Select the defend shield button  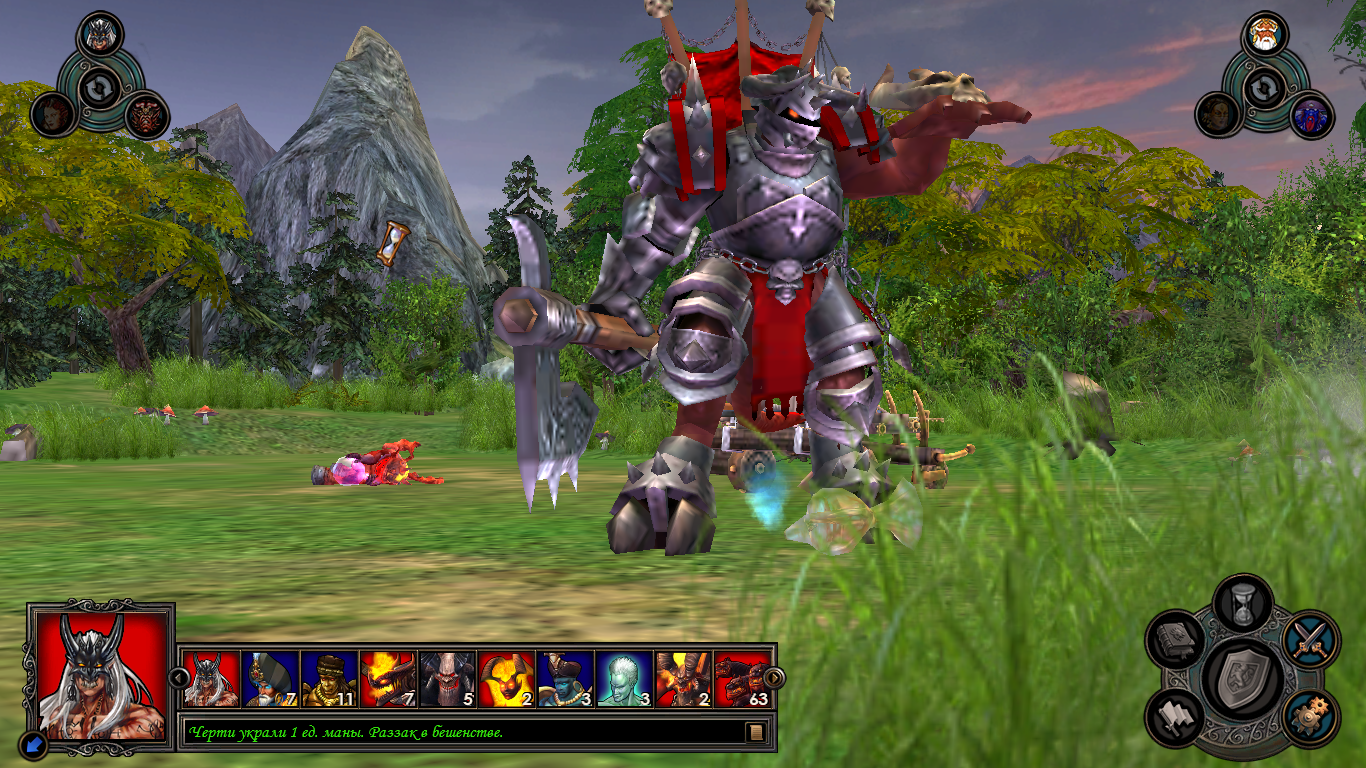(x=1242, y=679)
